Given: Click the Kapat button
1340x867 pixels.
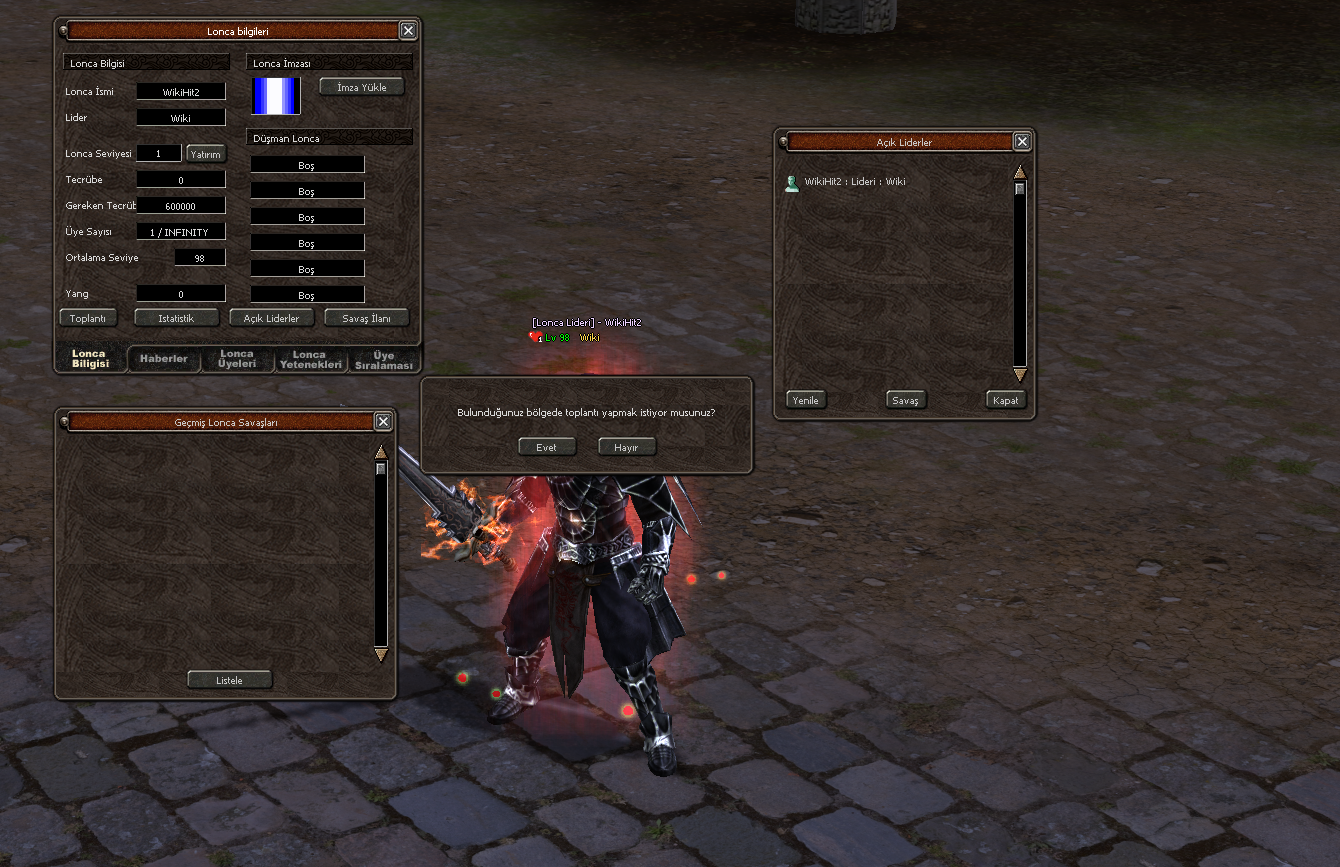Looking at the screenshot, I should [1005, 400].
